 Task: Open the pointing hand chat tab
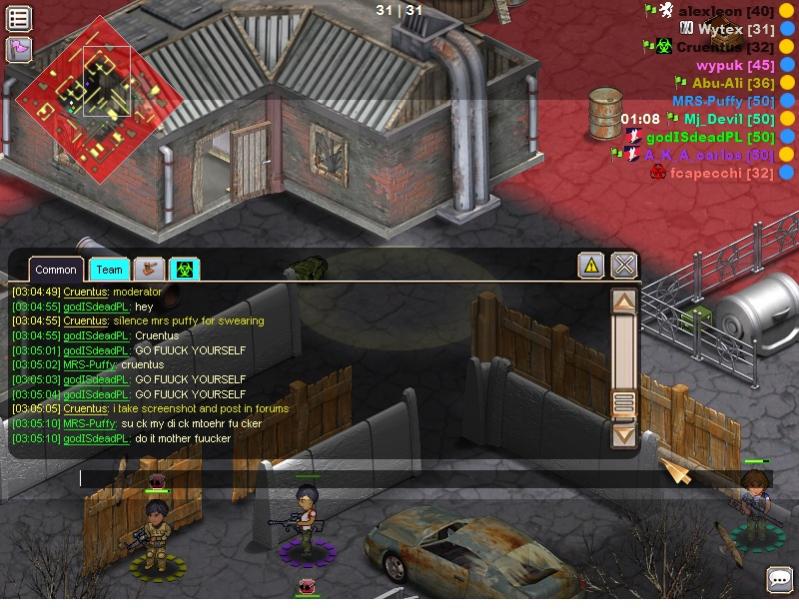click(x=149, y=269)
